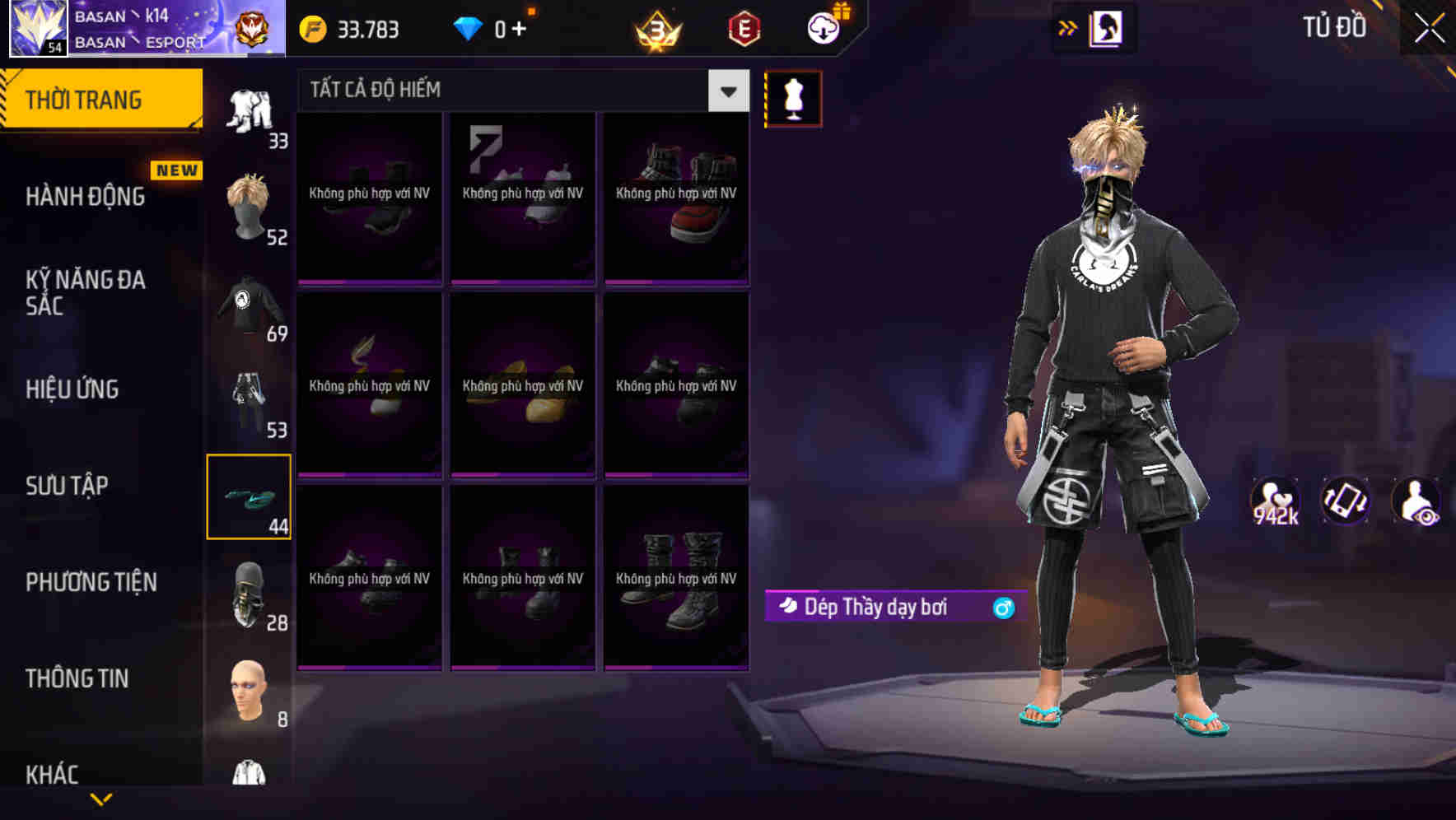Toggle the character profile card beside the chevrons
The image size is (1456, 820).
1106,27
